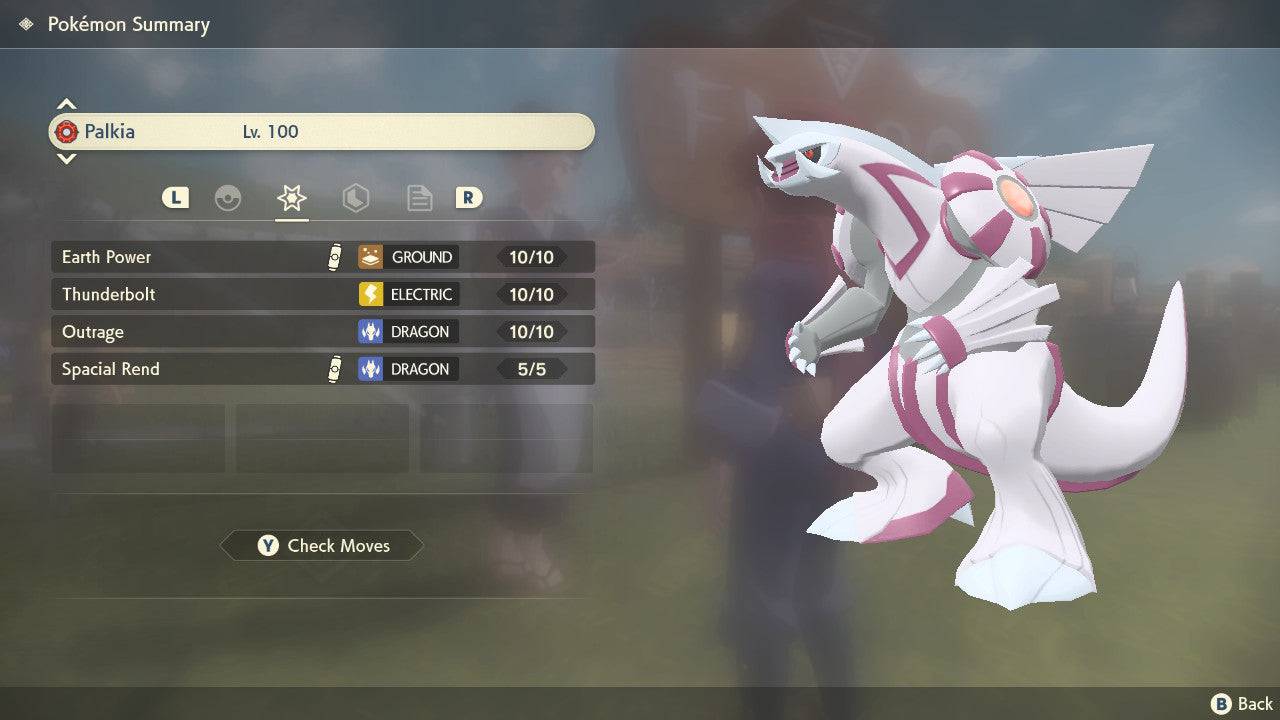Expand the previous Pokémon with the up arrow
Screen dimensions: 1280x720
coord(66,103)
